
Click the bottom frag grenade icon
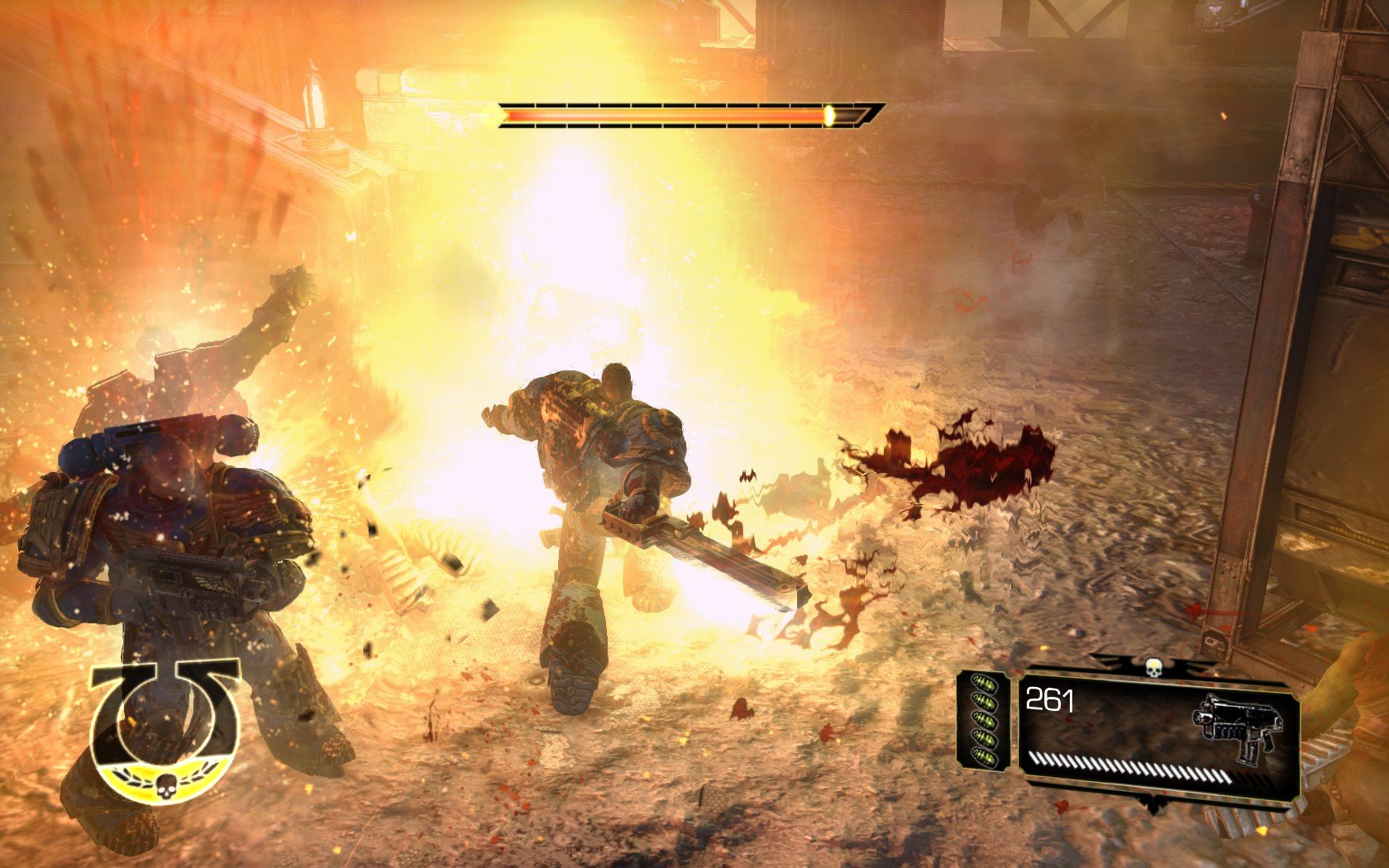983,757
